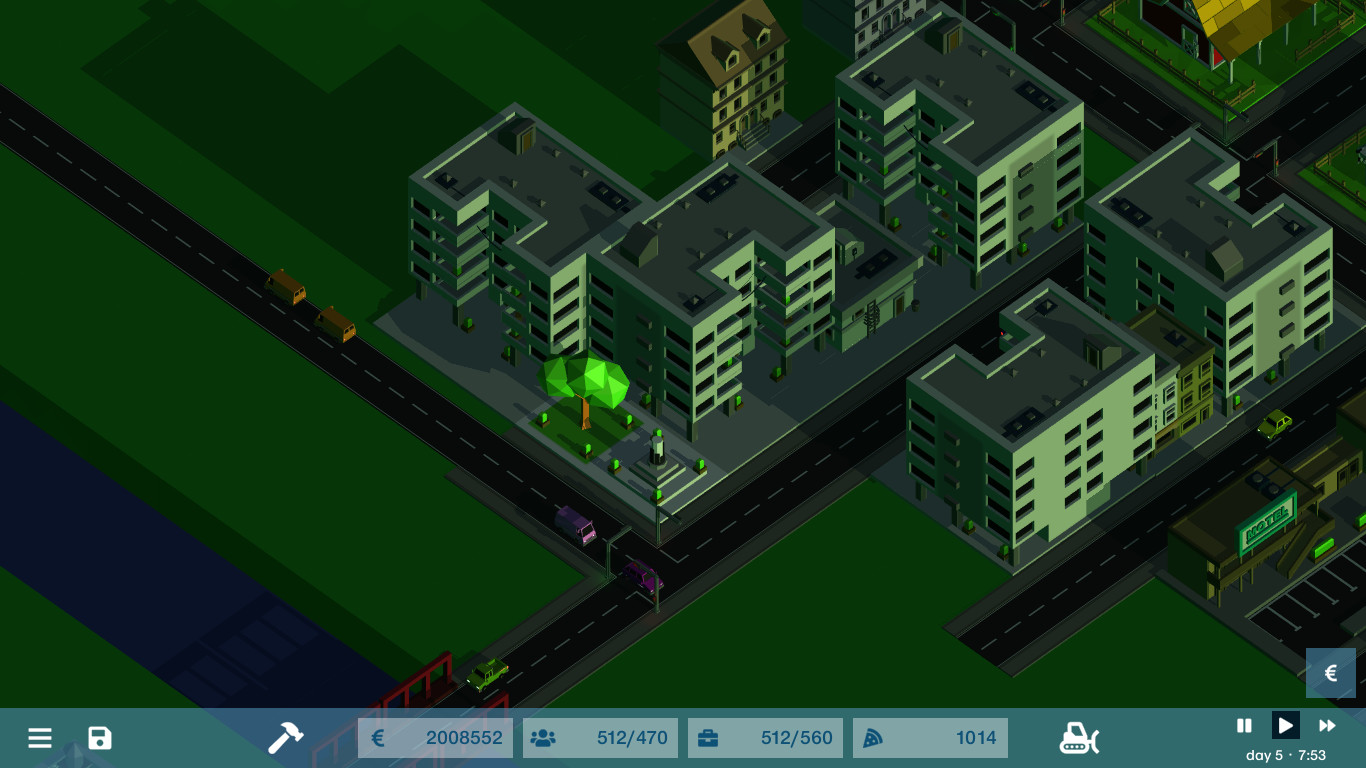Click the pizza food resource icon

[x=872, y=738]
